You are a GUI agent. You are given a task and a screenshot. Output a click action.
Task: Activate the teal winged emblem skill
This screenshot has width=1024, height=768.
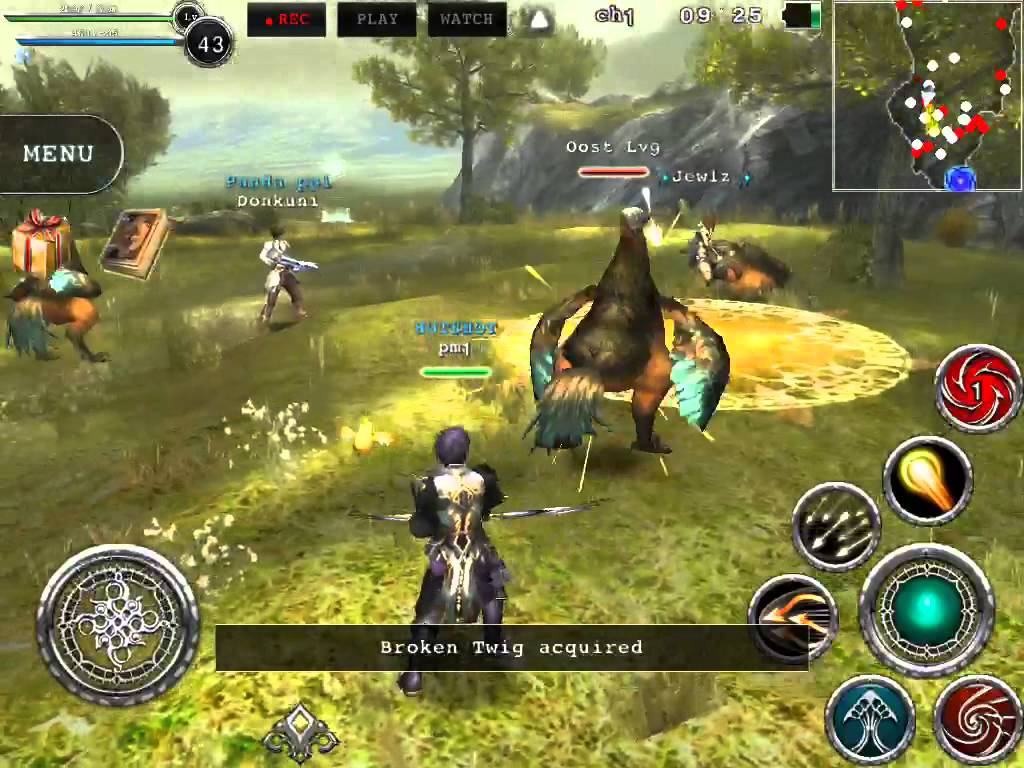[x=870, y=720]
